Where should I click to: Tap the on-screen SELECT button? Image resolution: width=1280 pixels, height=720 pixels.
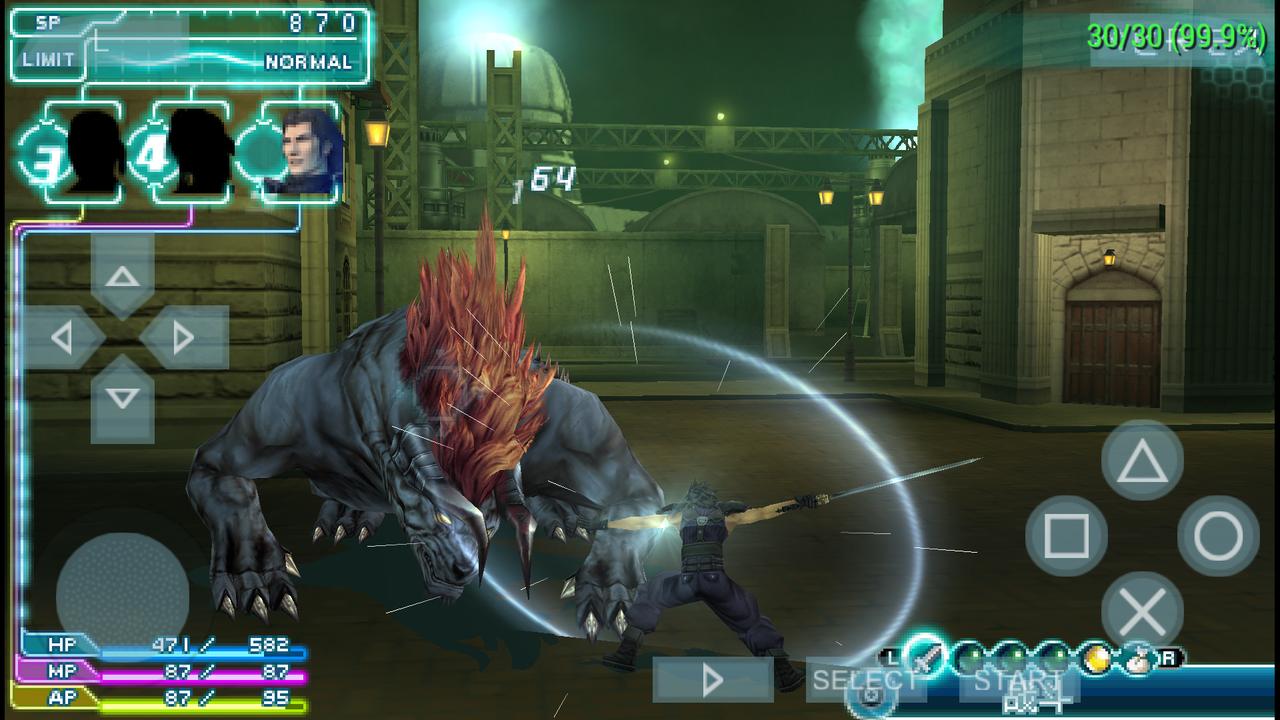[865, 681]
